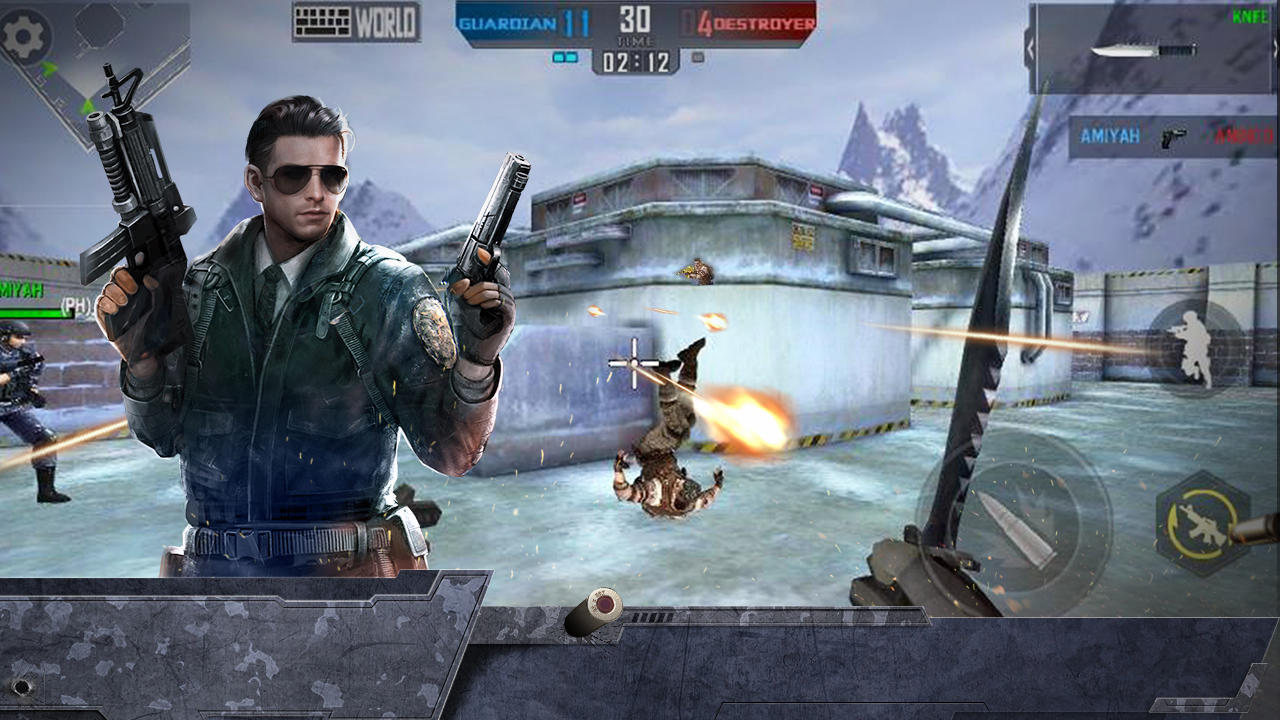This screenshot has width=1280, height=720.
Task: Toggle the green KNFE weapon indicator
Action: (x=1249, y=16)
